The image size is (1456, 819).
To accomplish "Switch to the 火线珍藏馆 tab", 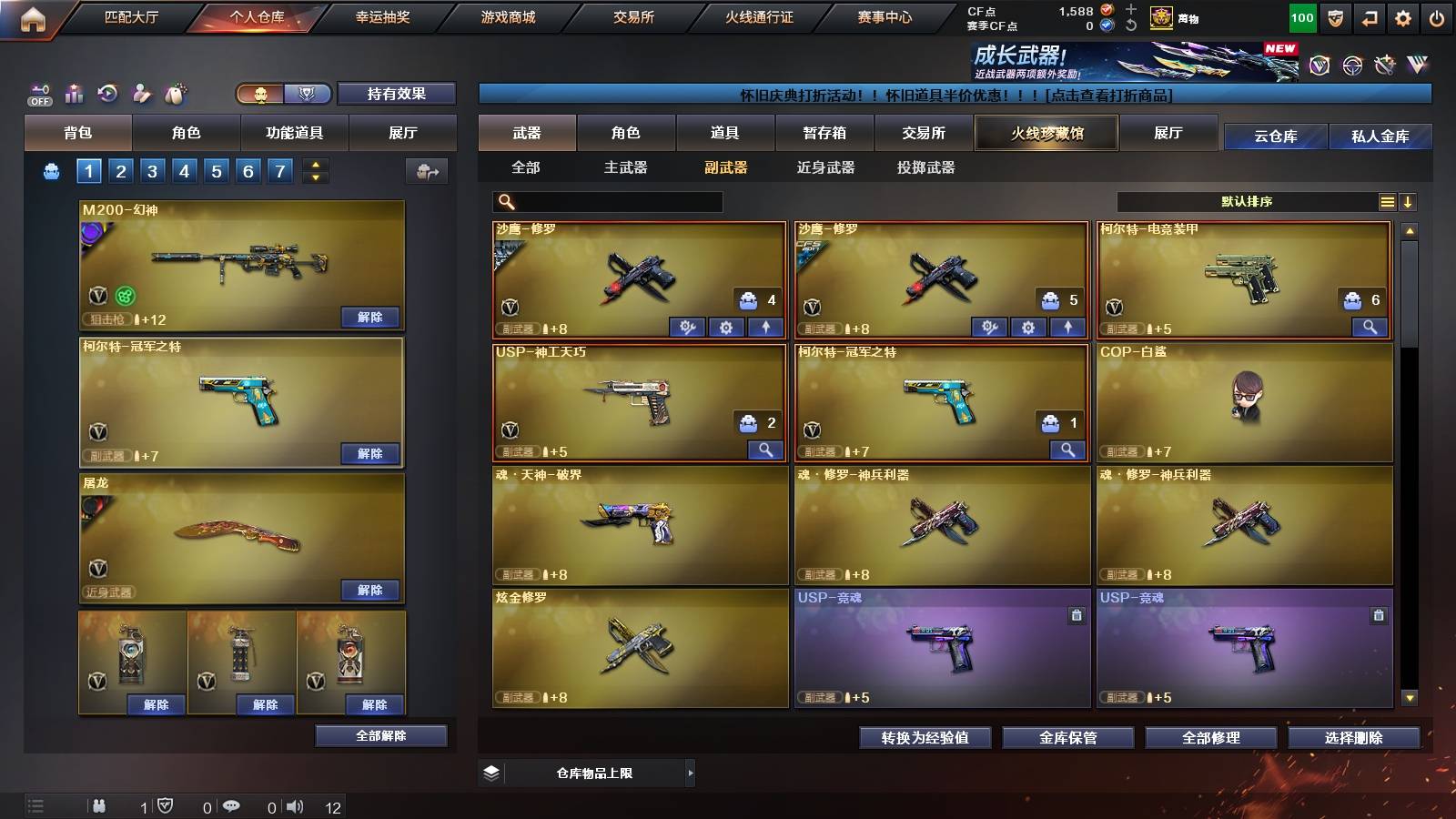I will (x=1046, y=133).
